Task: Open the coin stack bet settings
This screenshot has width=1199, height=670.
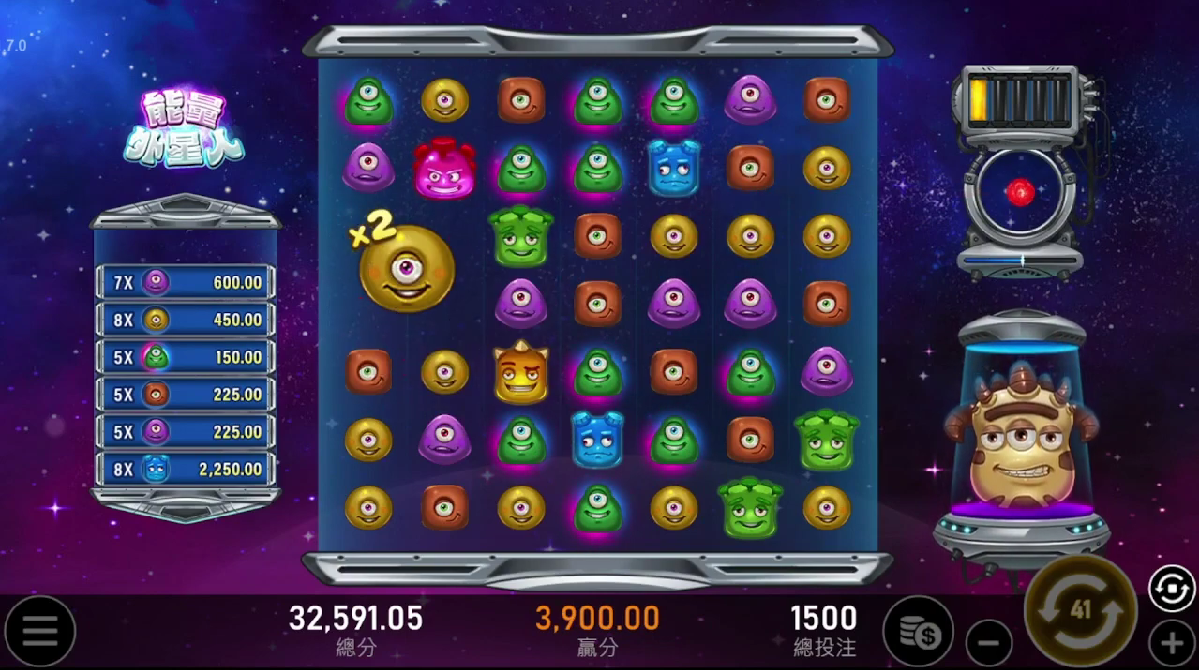Action: (x=917, y=631)
